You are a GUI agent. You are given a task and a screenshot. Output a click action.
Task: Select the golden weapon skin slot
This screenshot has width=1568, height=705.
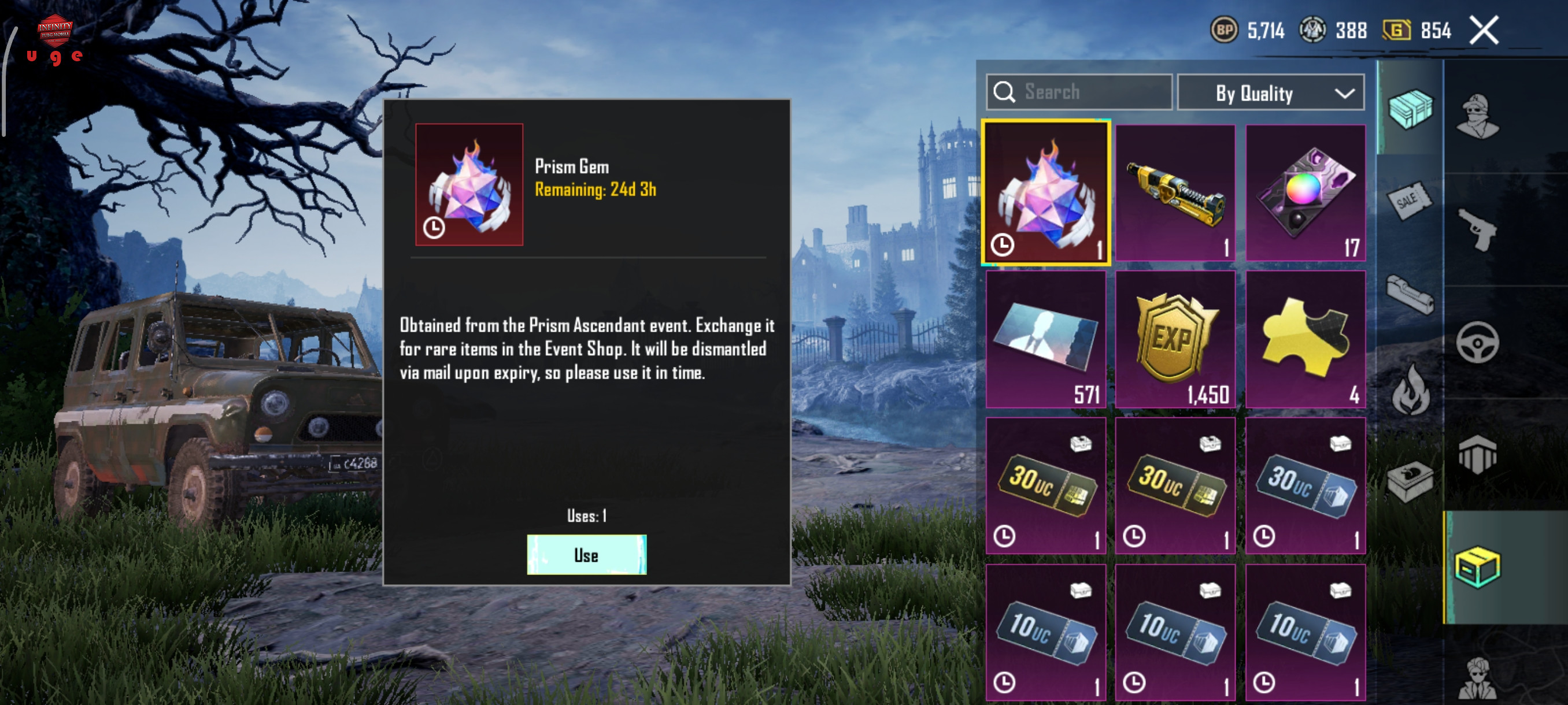coord(1175,193)
